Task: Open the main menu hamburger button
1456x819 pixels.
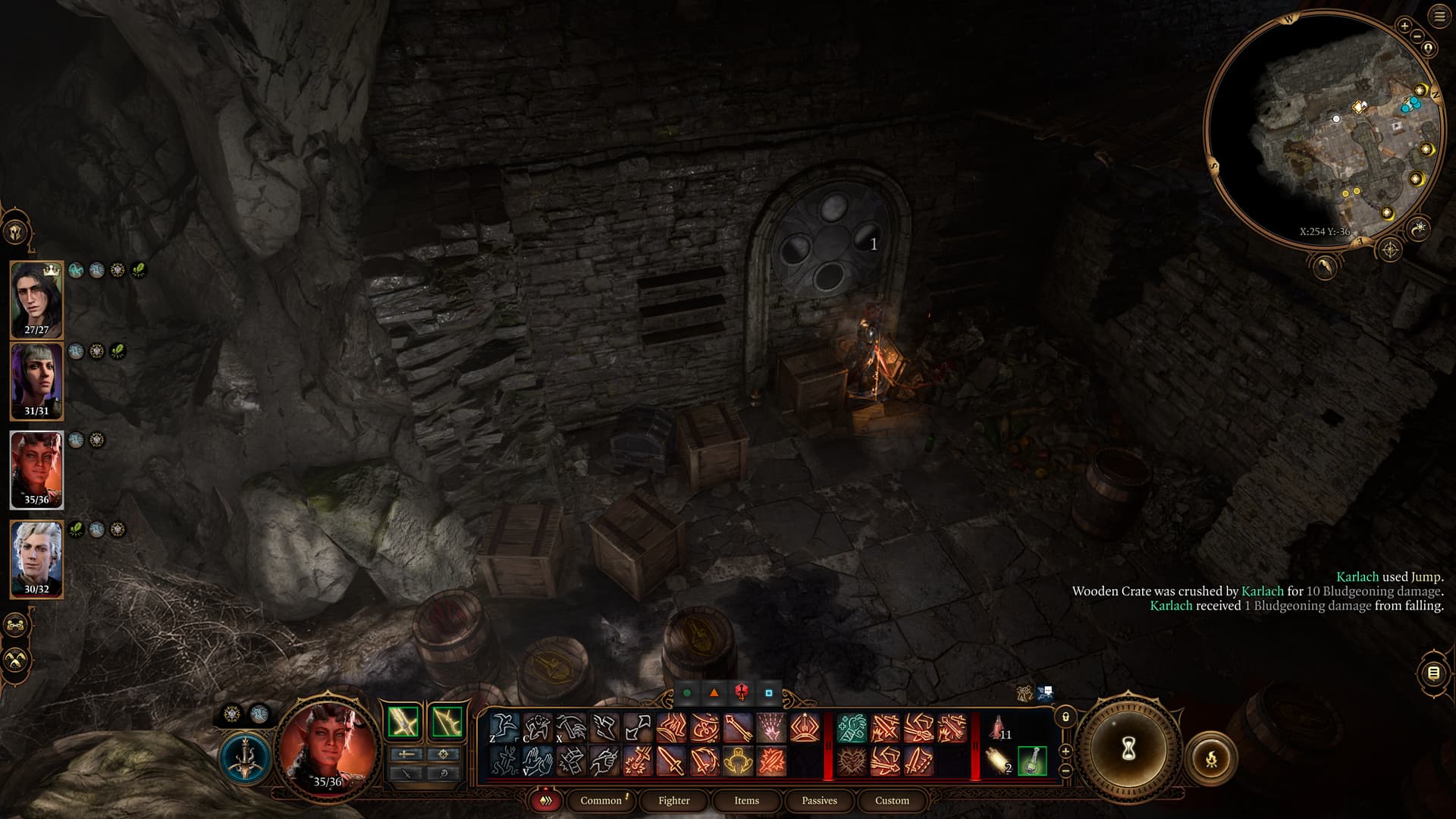Action: coord(1439,16)
